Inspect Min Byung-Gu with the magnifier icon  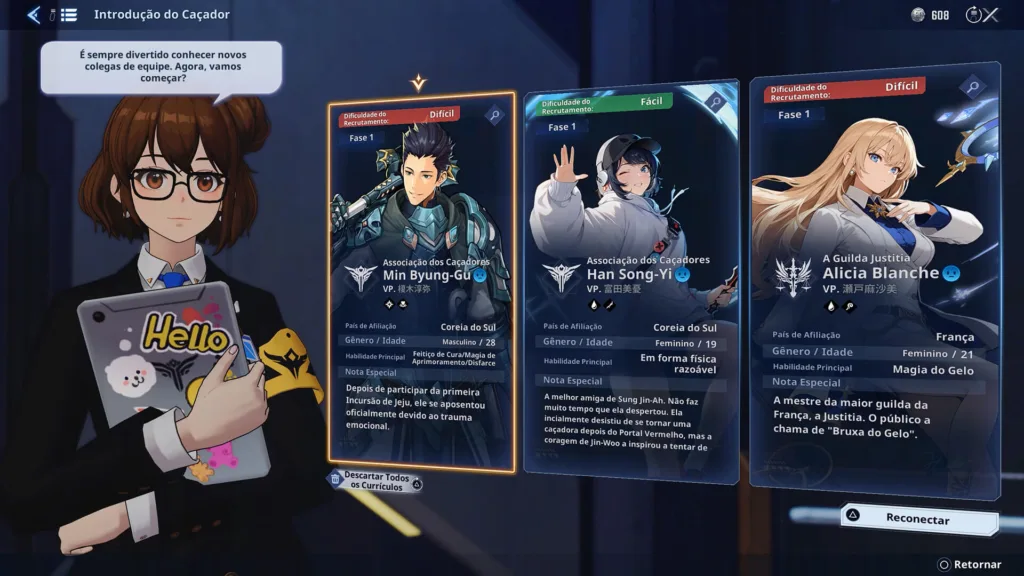coord(495,115)
